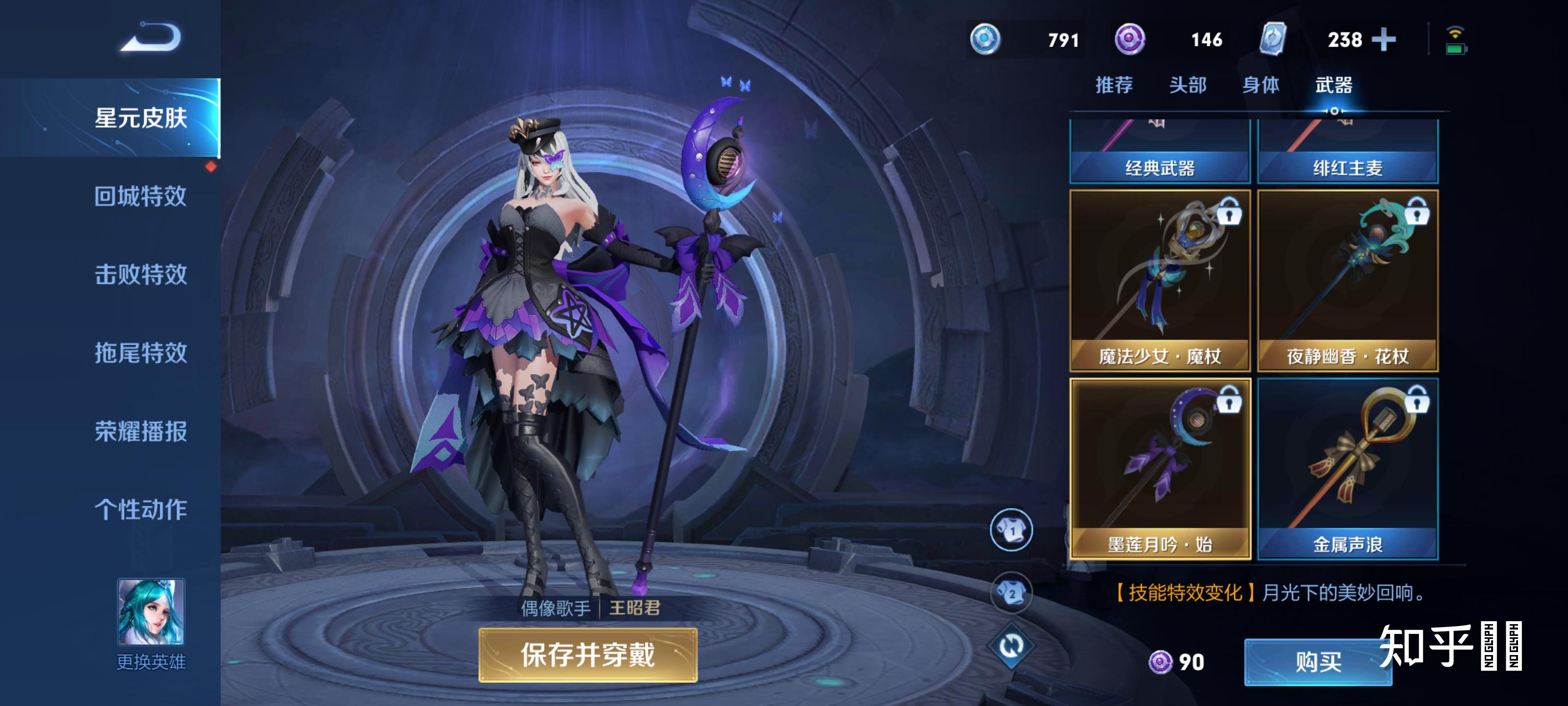The image size is (1568, 706).
Task: Open the 回城特效 section
Action: tap(141, 196)
